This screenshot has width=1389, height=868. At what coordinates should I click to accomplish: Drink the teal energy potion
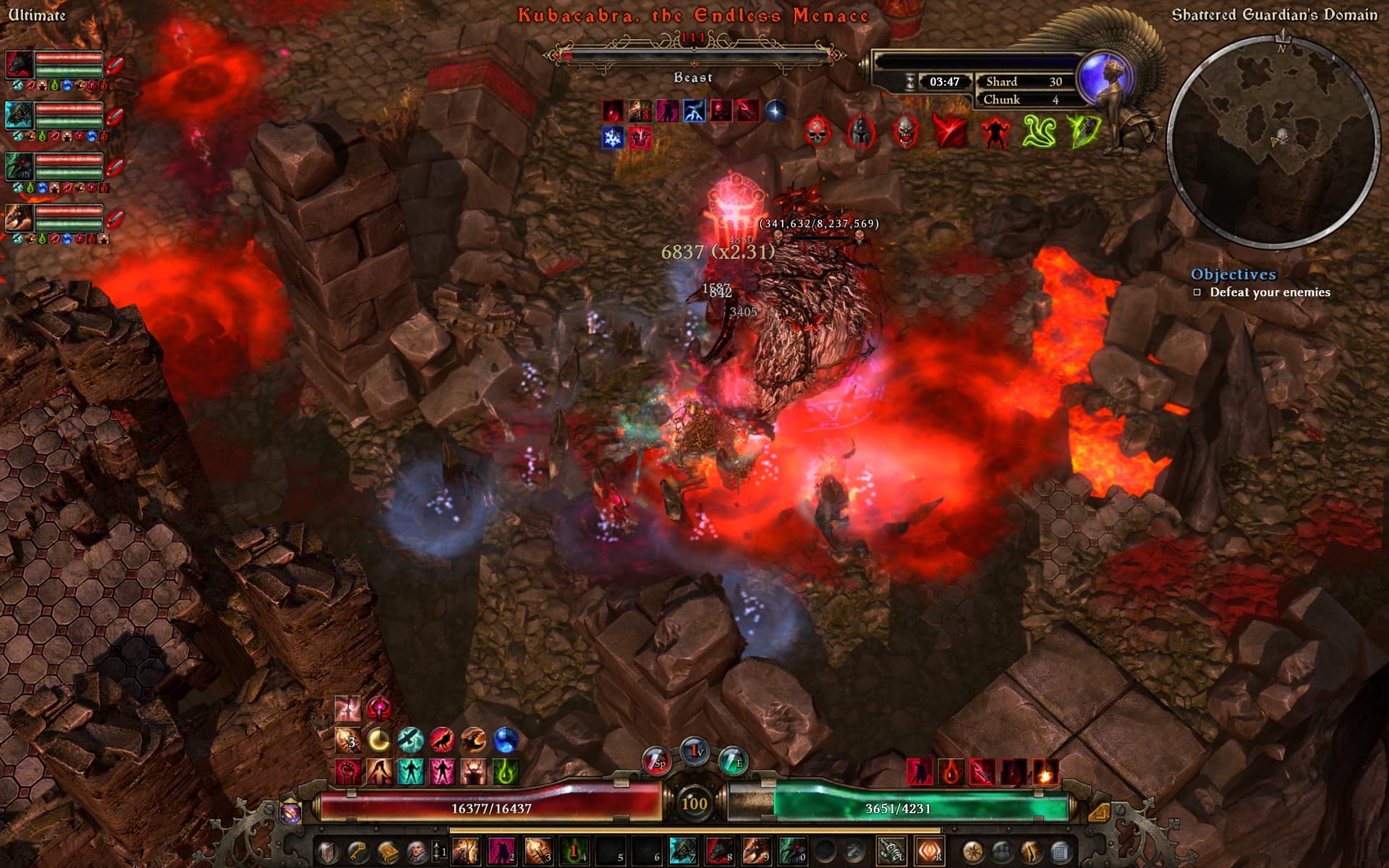[732, 762]
